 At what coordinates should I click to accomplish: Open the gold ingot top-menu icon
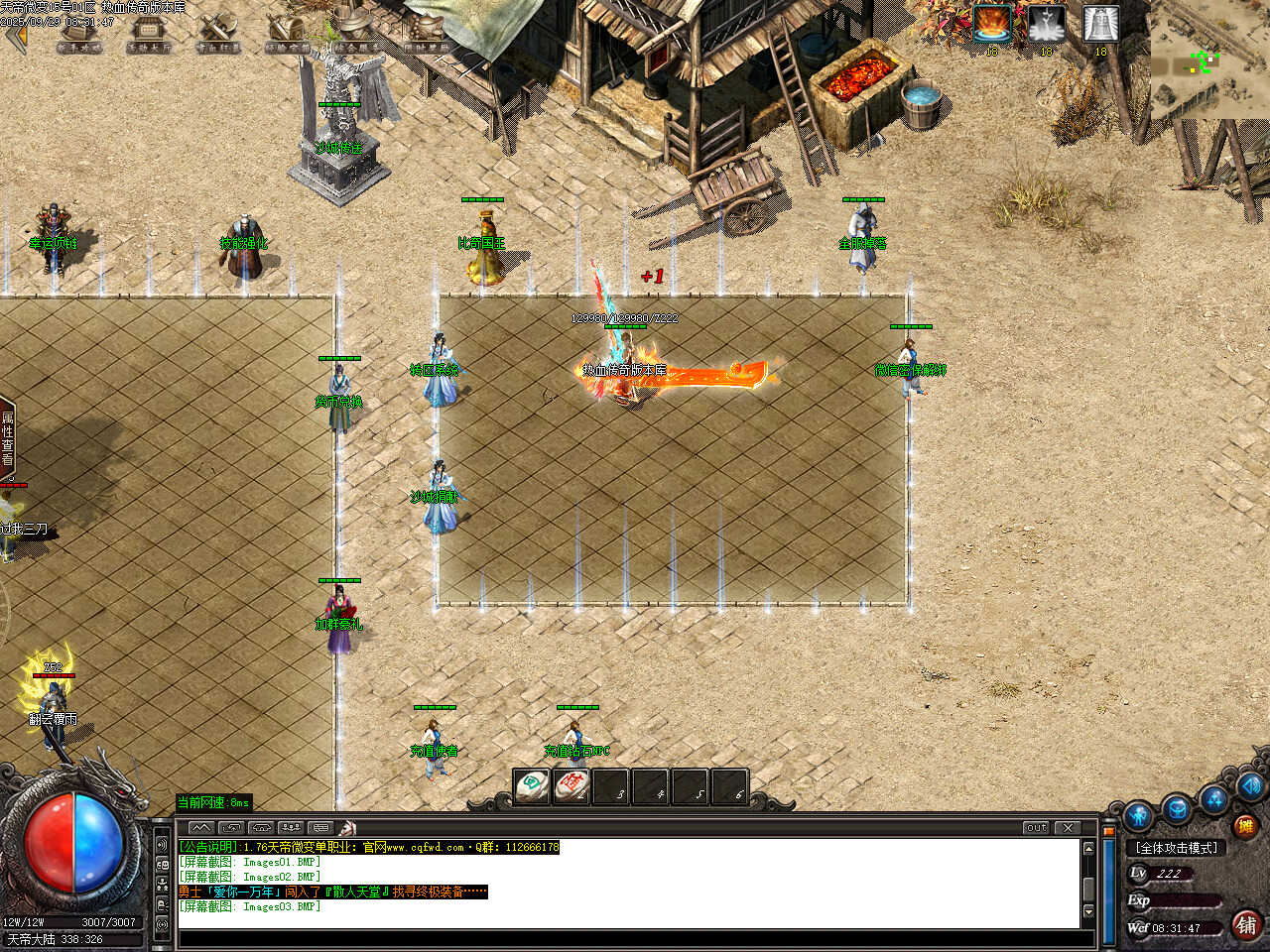point(427,30)
